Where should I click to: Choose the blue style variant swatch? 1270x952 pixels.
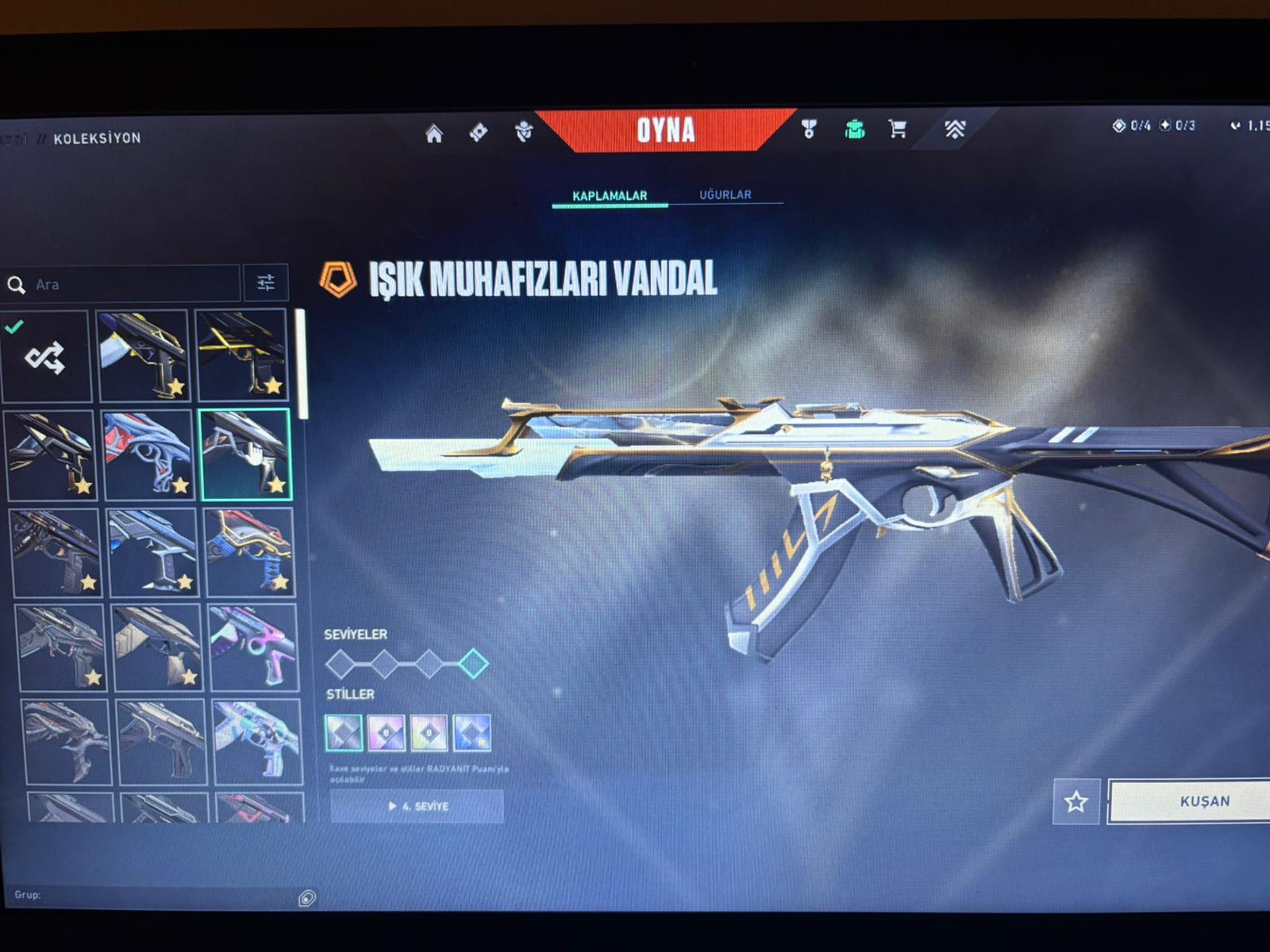471,733
